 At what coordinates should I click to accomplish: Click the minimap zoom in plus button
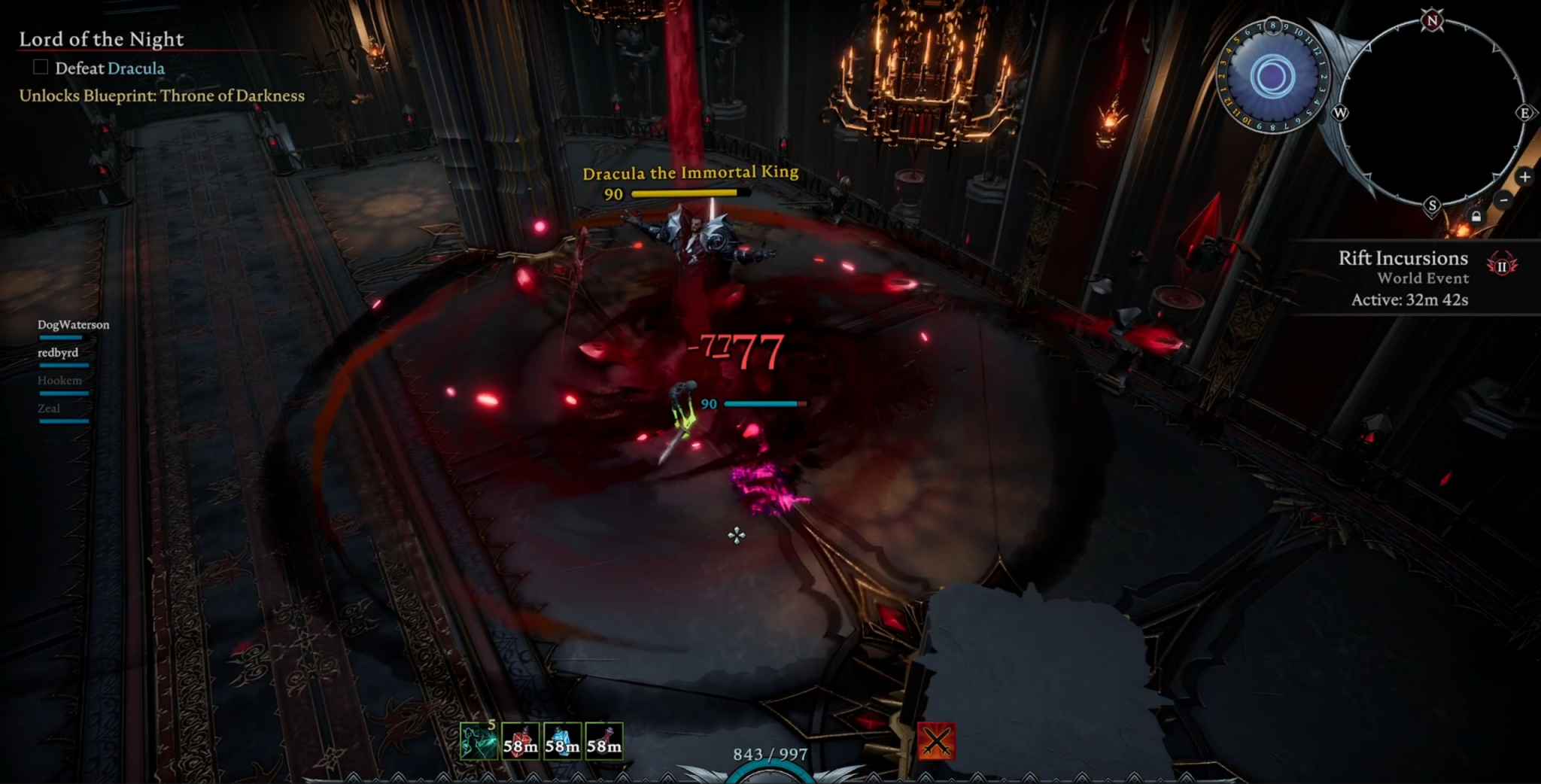(x=1525, y=176)
